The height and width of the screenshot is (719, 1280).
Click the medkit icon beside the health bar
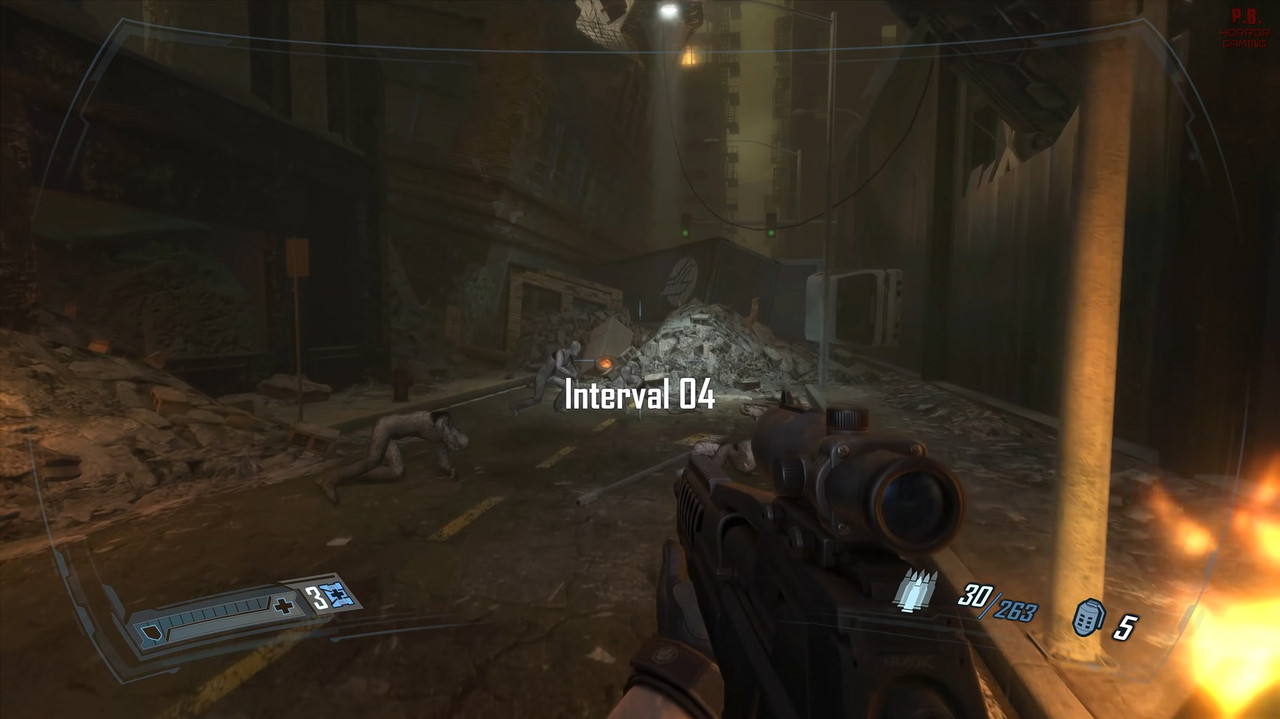point(342,597)
